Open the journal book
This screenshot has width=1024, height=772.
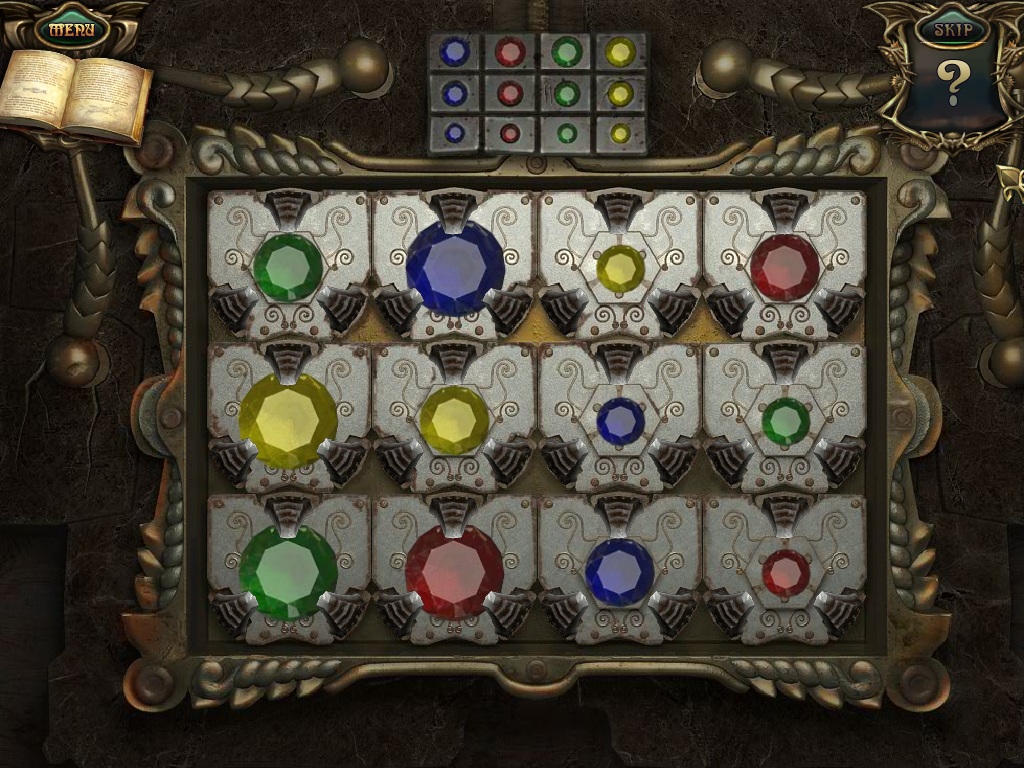[x=76, y=97]
